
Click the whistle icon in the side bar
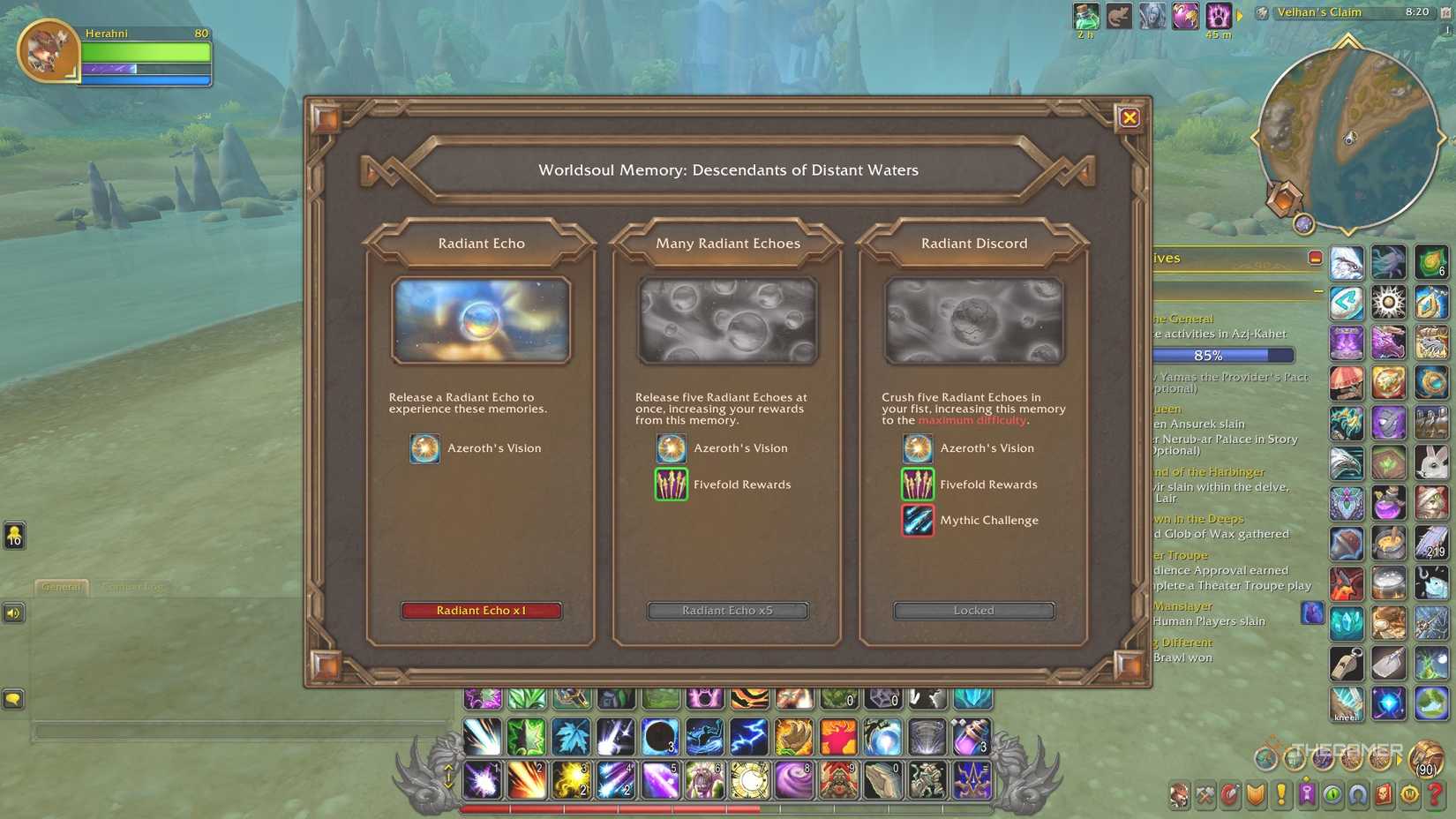pyautogui.click(x=1346, y=664)
